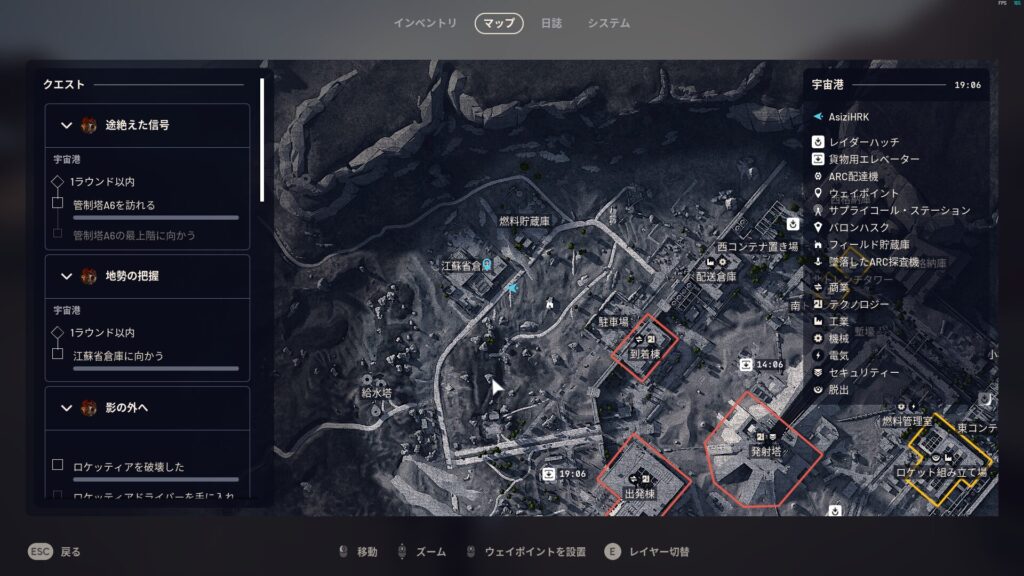Screen dimensions: 1024x576
Task: Select the 管制塔A6を訪れる objective
Action: [x=114, y=205]
